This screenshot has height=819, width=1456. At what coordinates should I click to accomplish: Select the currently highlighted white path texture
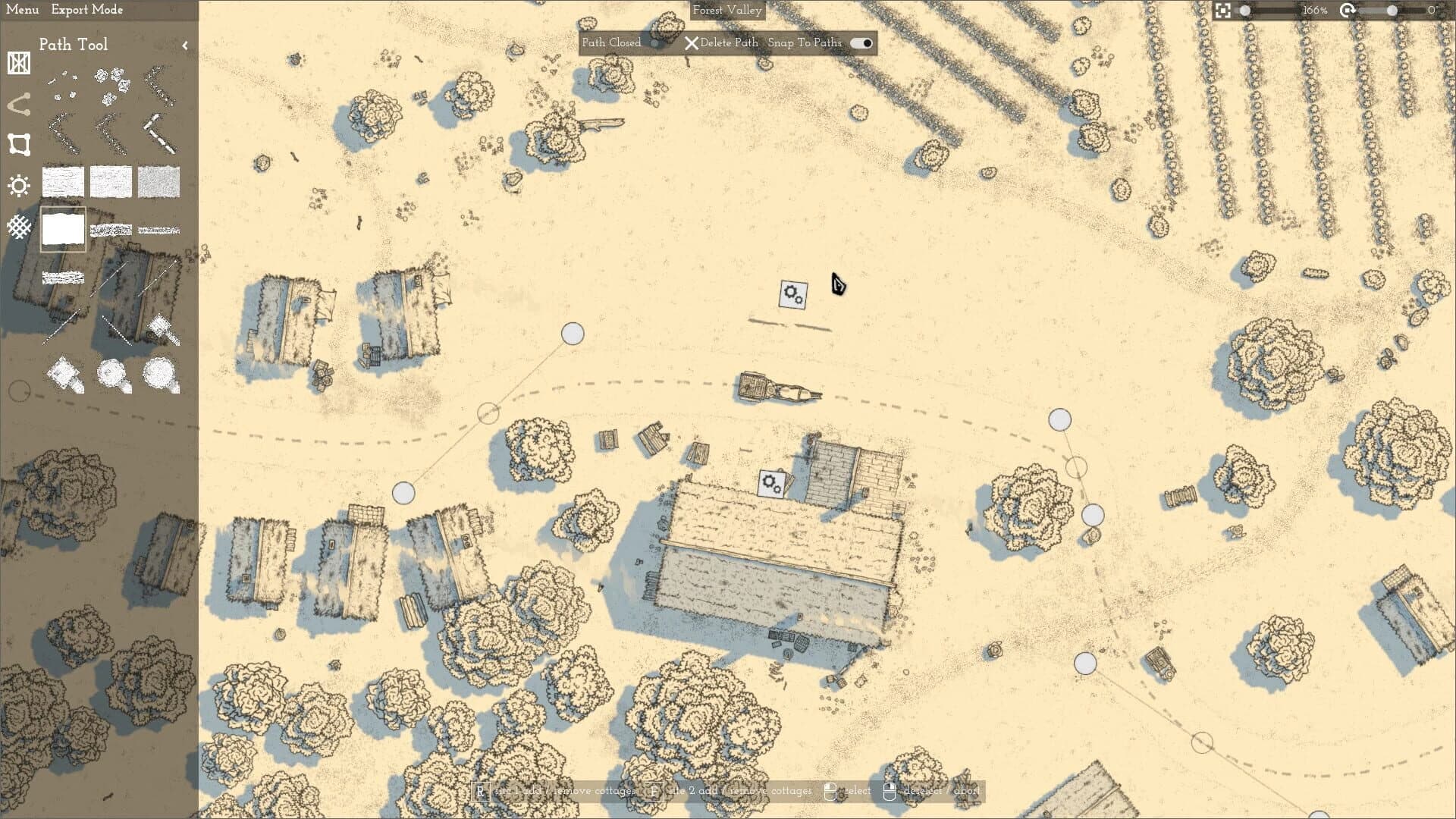pos(63,227)
